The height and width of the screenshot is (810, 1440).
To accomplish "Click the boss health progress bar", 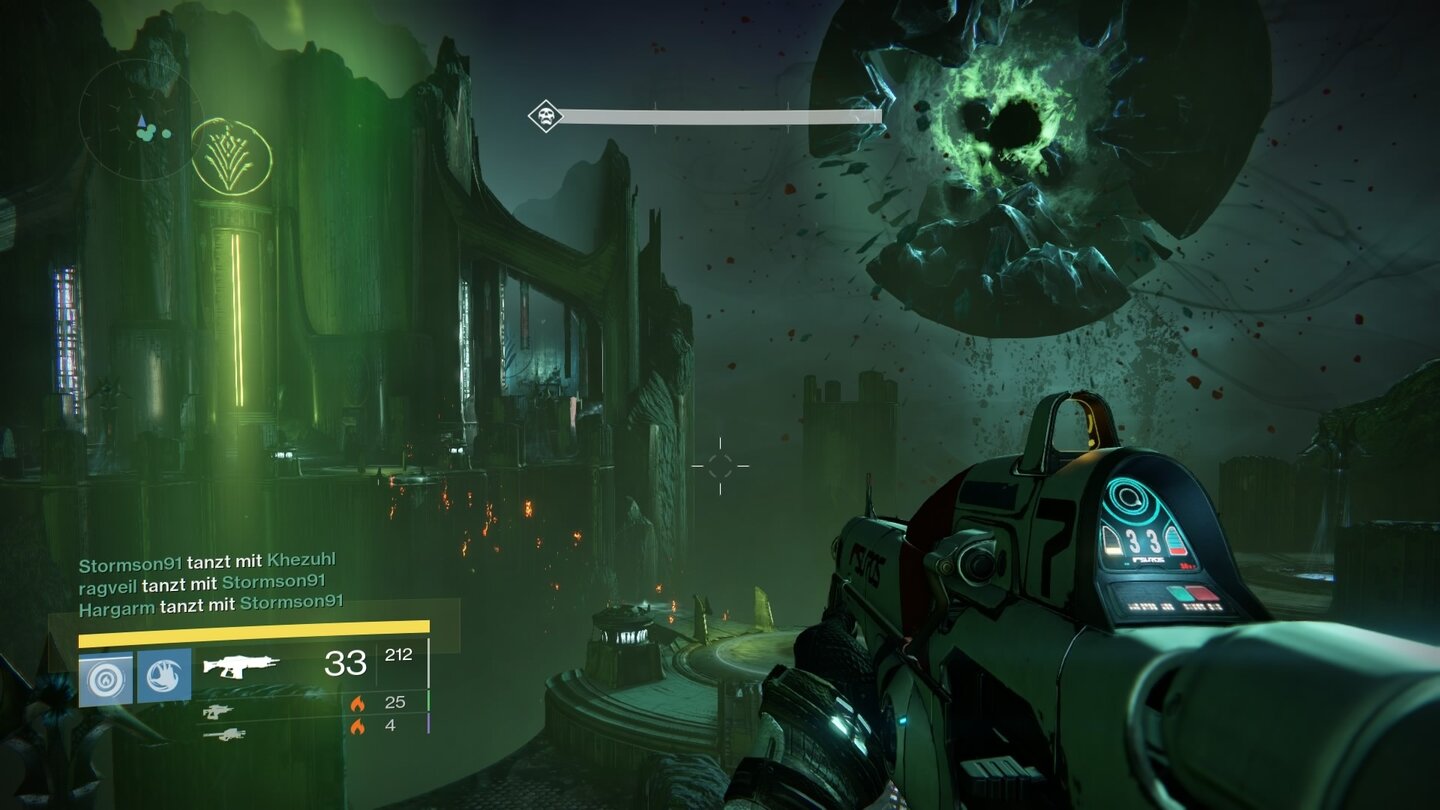I will (x=720, y=118).
